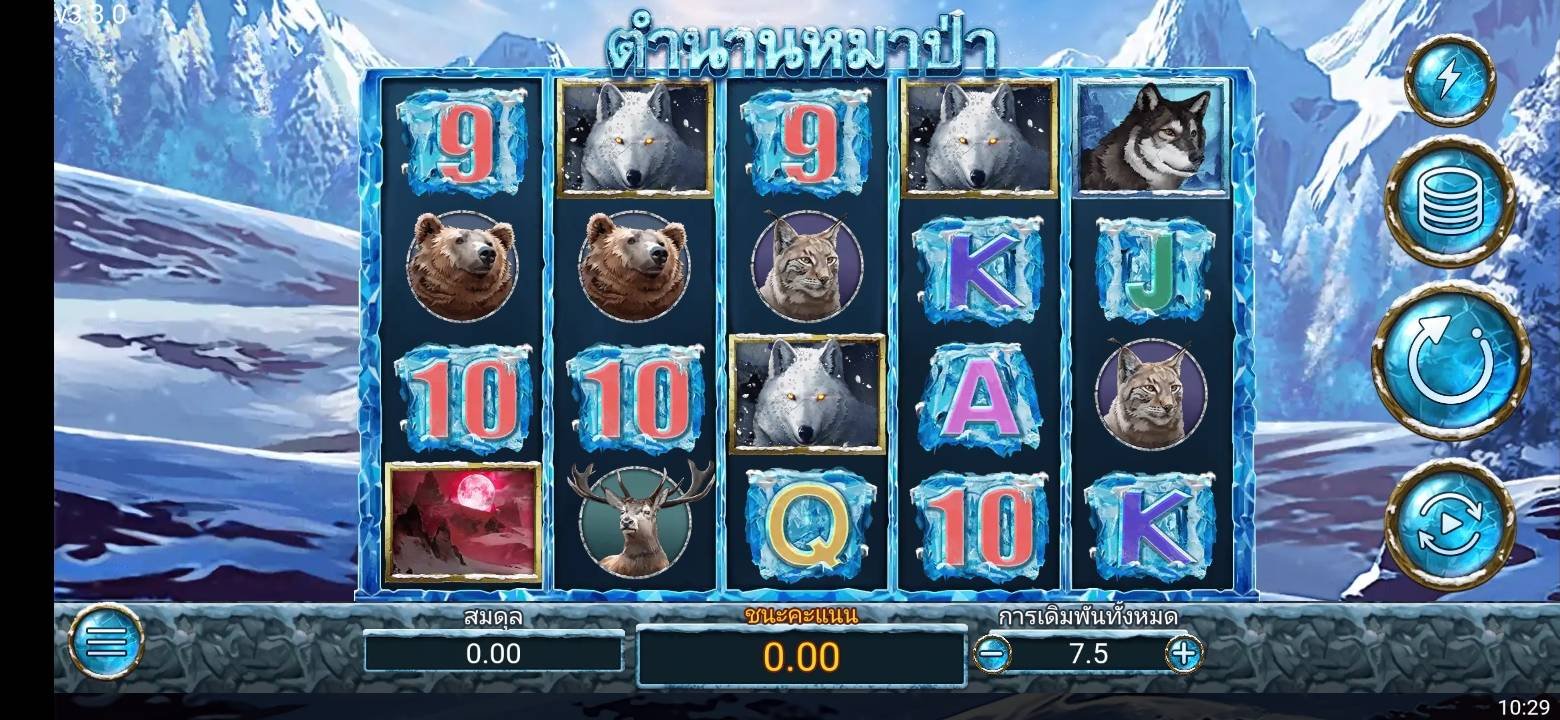Click the K symbol on reel five
Image resolution: width=1560 pixels, height=720 pixels.
1150,523
